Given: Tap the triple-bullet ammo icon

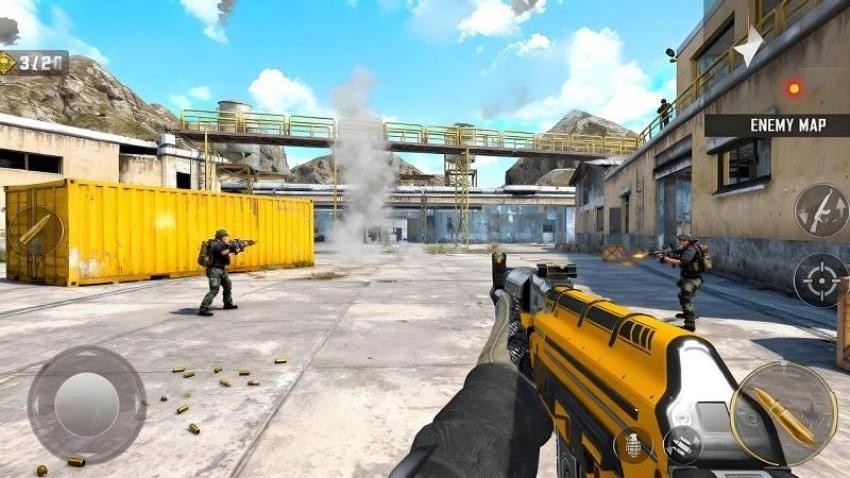Looking at the screenshot, I should (683, 444).
